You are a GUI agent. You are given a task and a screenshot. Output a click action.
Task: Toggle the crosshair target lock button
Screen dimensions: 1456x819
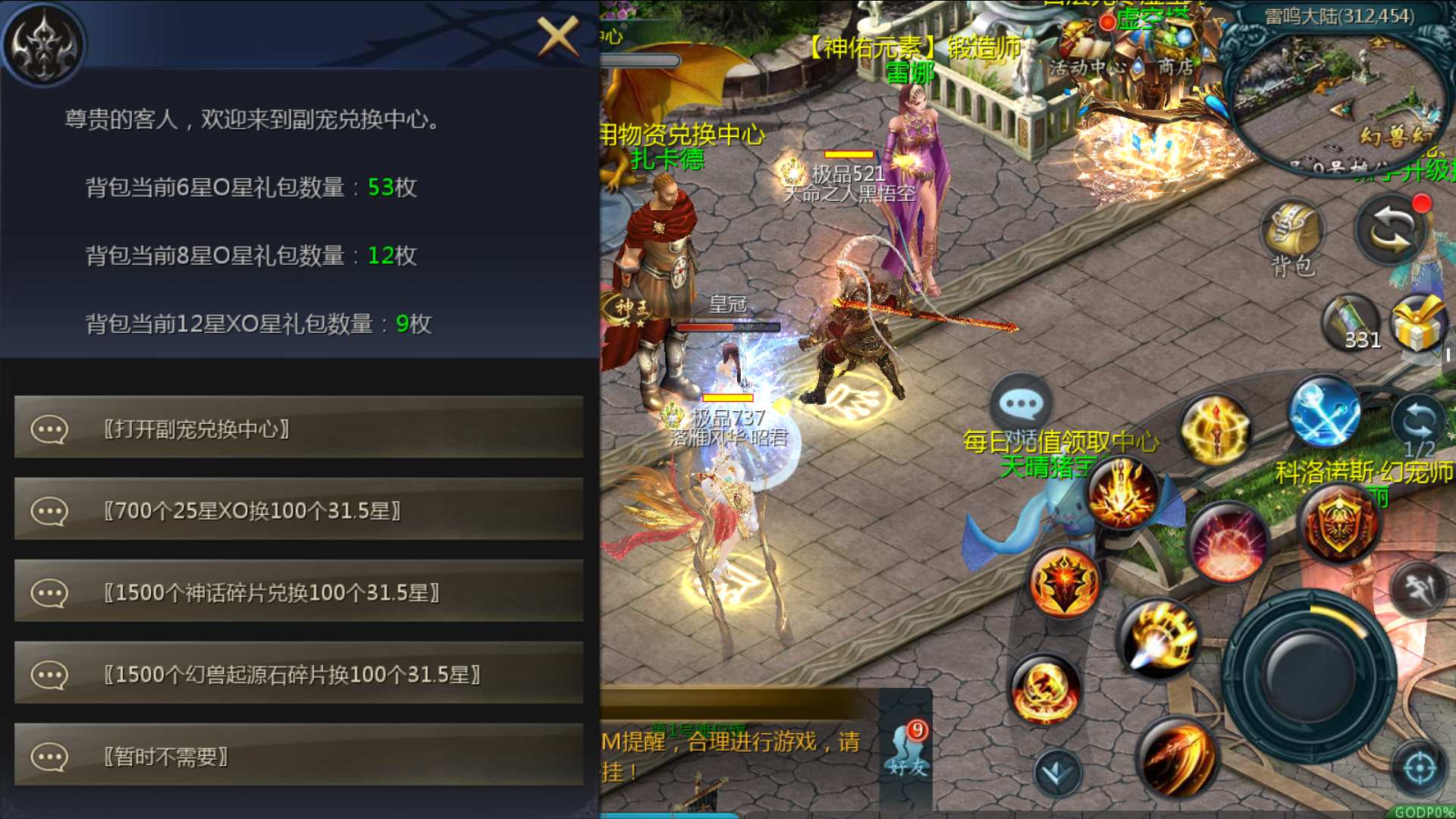point(1420,767)
